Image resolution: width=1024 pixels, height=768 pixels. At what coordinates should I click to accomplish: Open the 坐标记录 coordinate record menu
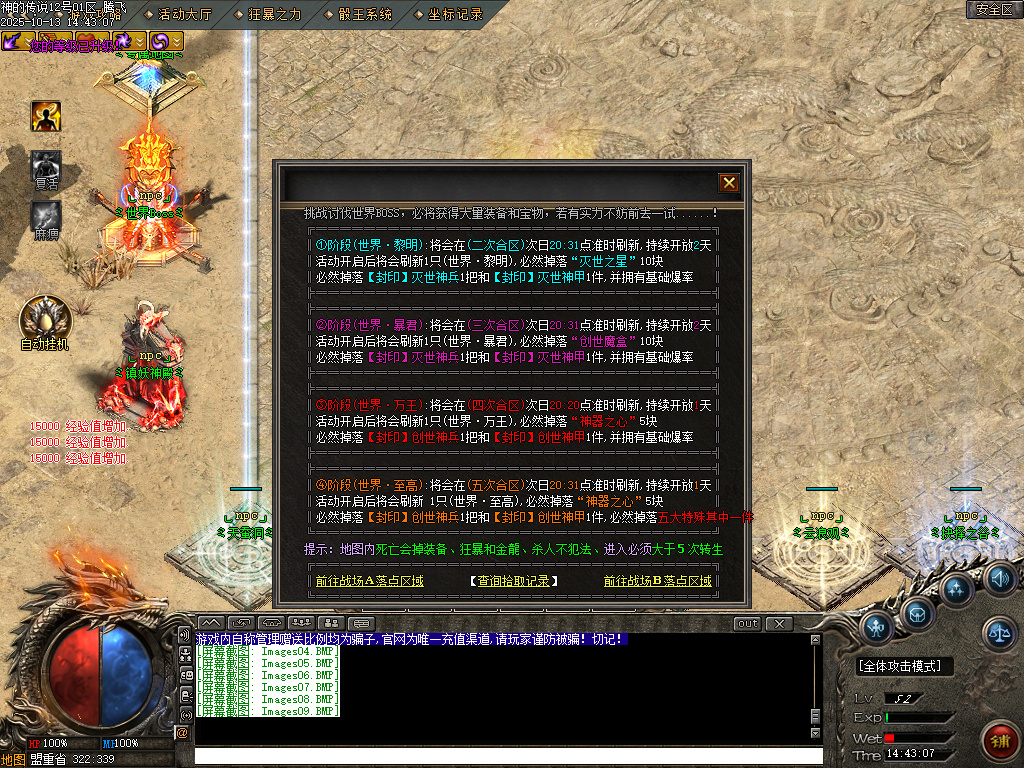click(x=455, y=14)
